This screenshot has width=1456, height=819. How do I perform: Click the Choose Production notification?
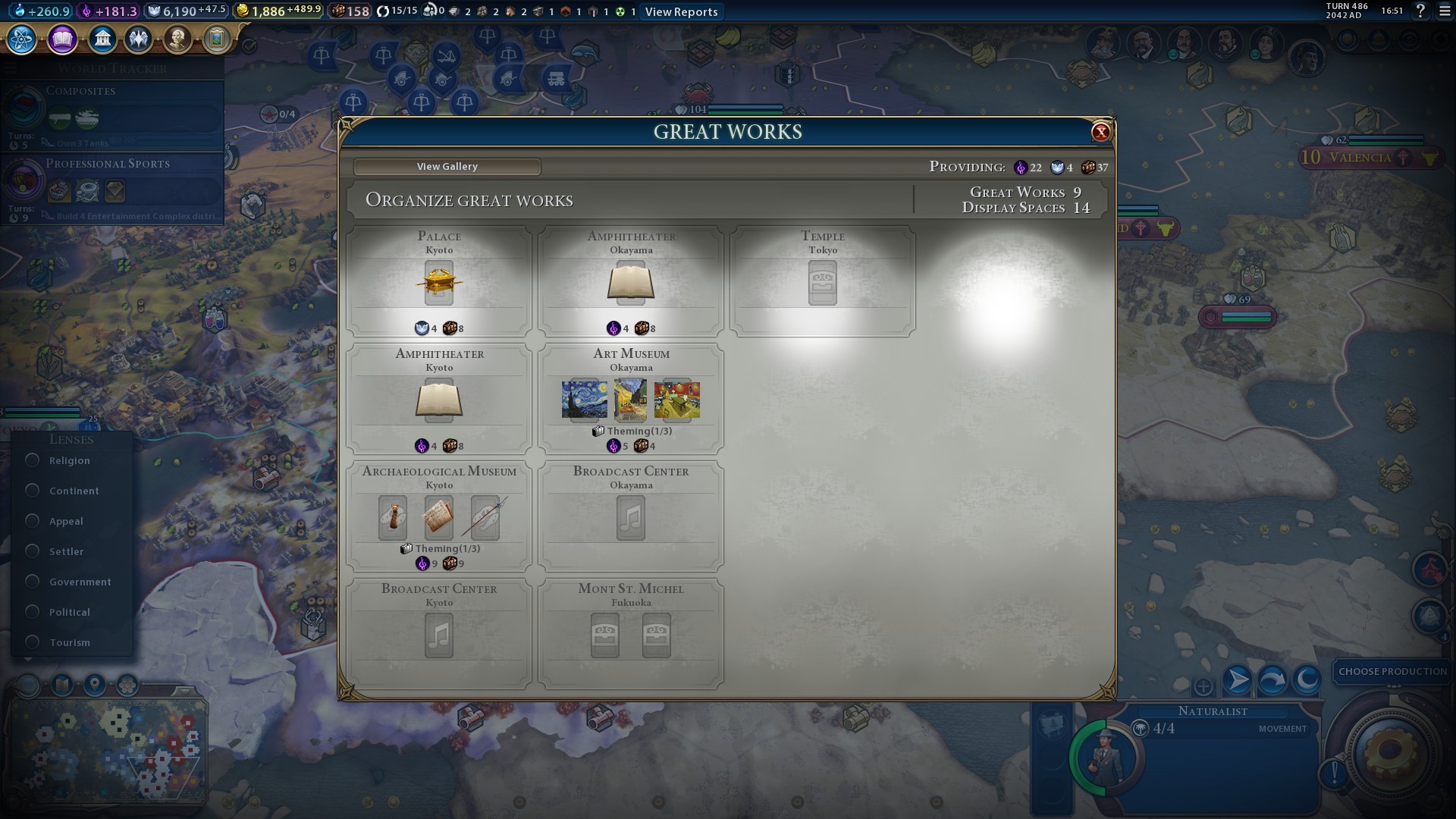pos(1392,671)
